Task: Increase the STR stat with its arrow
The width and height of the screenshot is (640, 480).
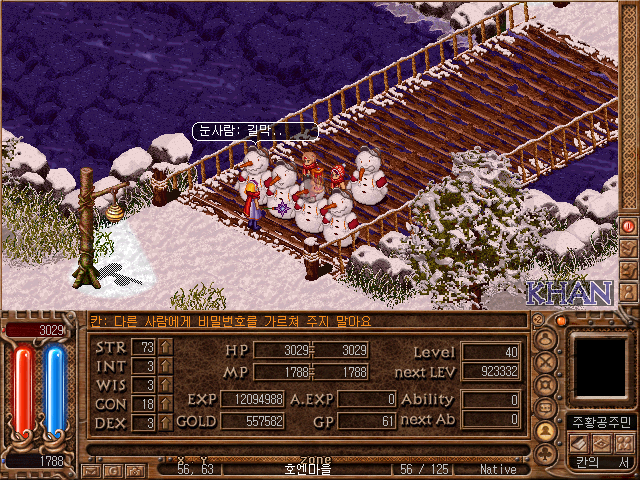Action: click(166, 347)
